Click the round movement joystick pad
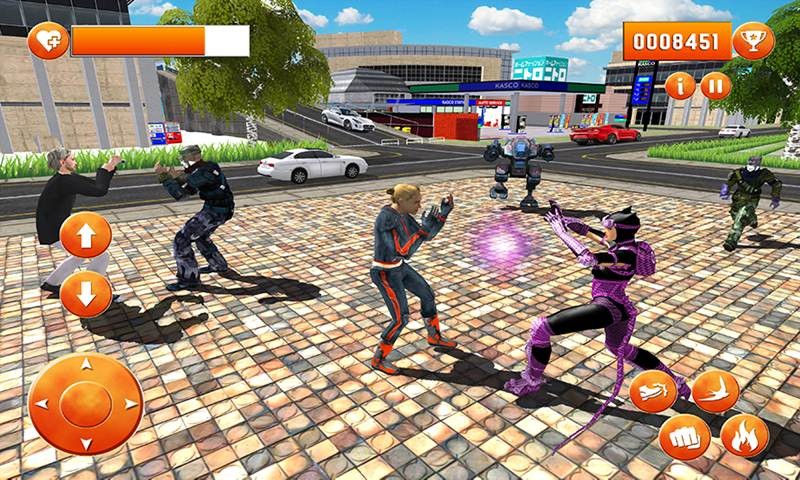This screenshot has height=480, width=800. coord(85,403)
